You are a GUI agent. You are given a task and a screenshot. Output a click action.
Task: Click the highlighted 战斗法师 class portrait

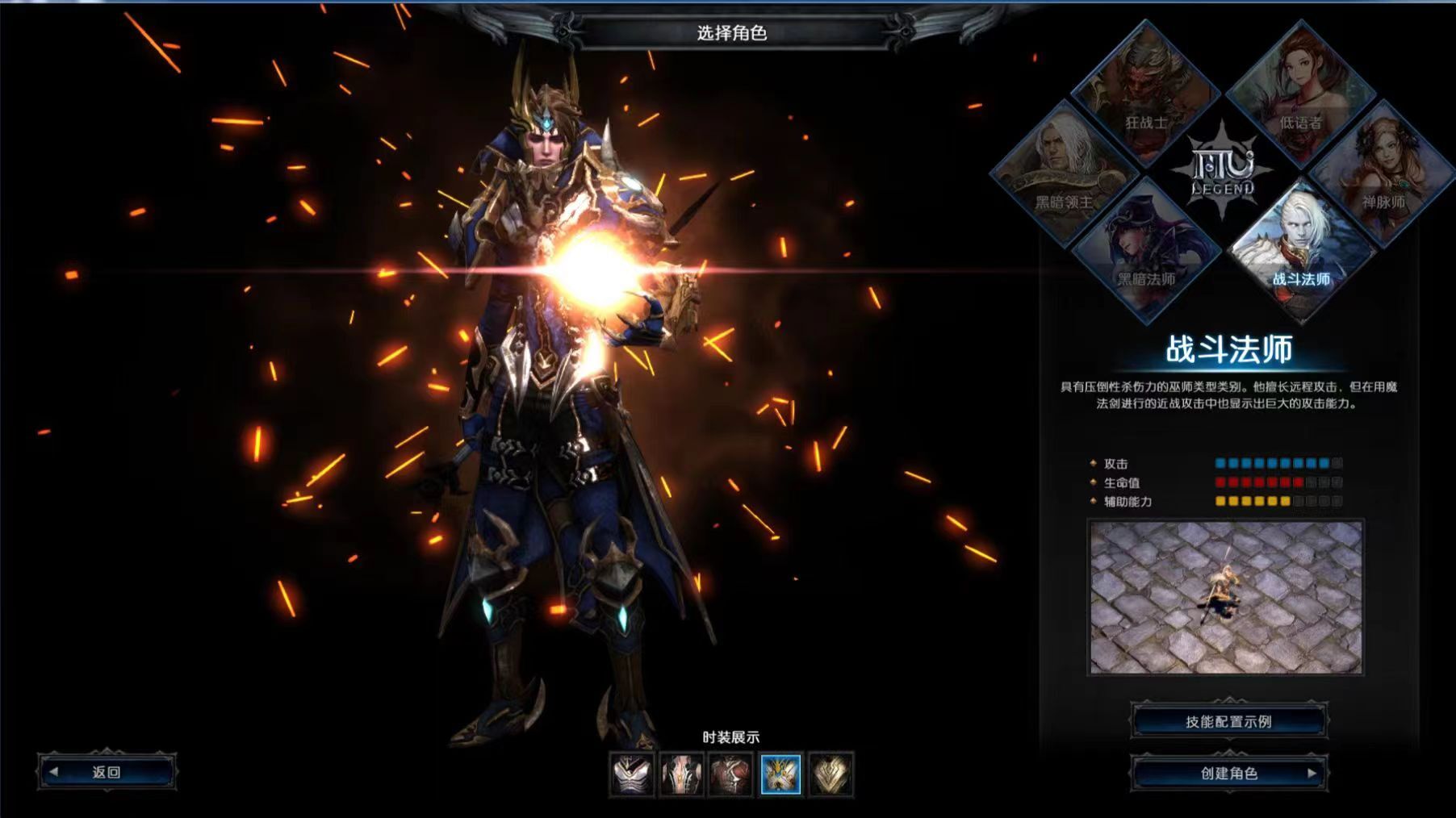click(x=1300, y=250)
